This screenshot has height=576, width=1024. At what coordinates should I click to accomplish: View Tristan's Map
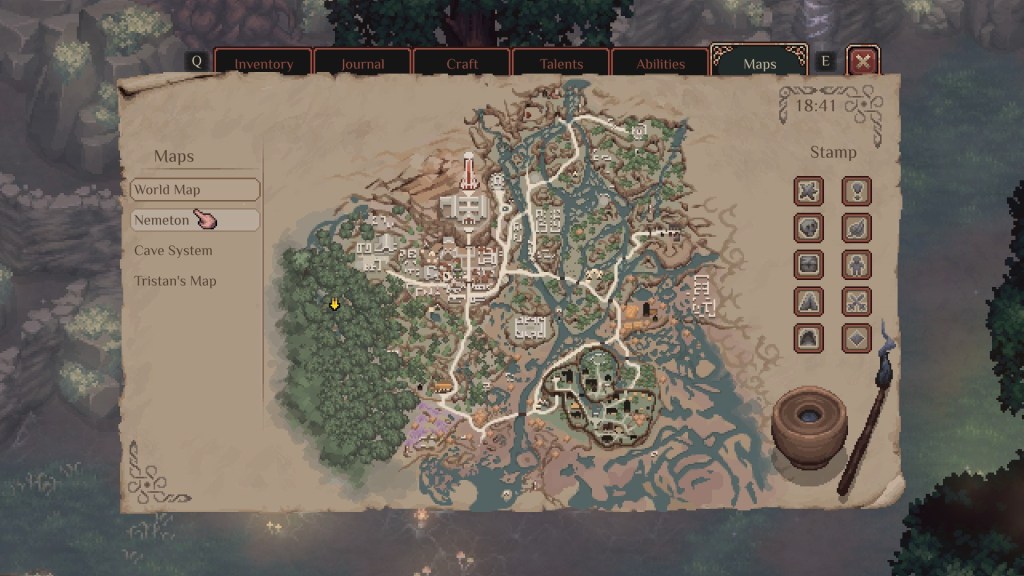point(175,281)
